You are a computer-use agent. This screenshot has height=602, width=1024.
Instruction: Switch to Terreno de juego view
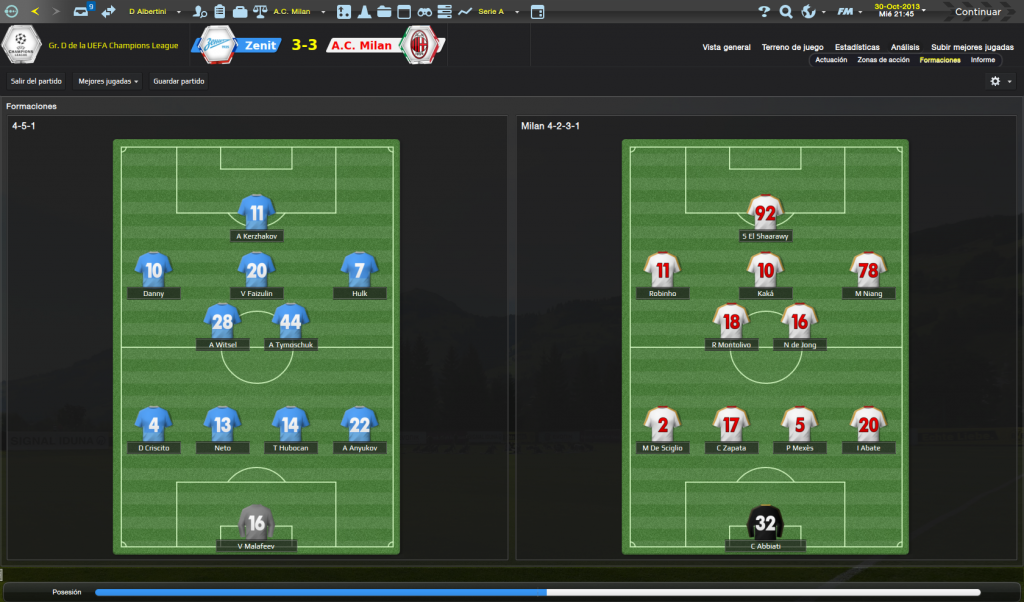coord(792,47)
